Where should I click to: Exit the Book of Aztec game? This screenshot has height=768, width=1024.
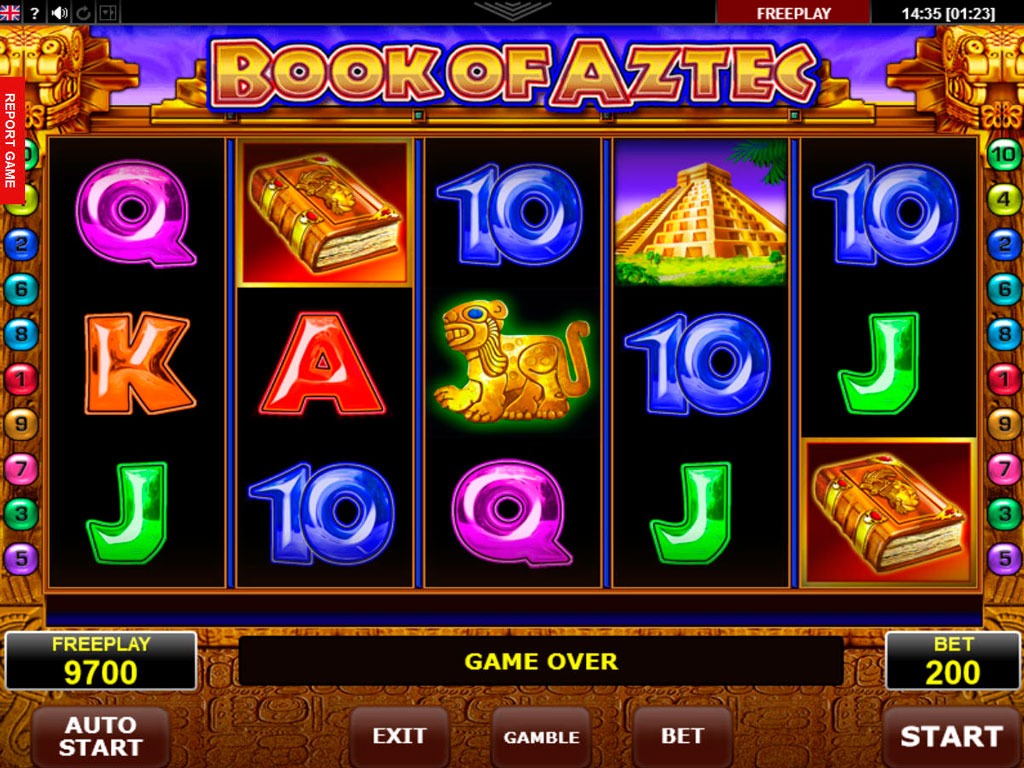click(399, 737)
